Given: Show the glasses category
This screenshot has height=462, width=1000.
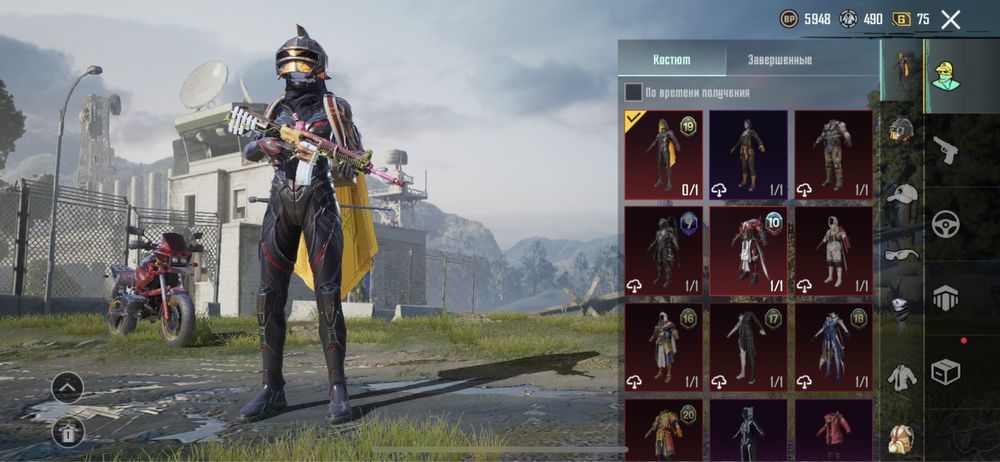Looking at the screenshot, I should (902, 254).
